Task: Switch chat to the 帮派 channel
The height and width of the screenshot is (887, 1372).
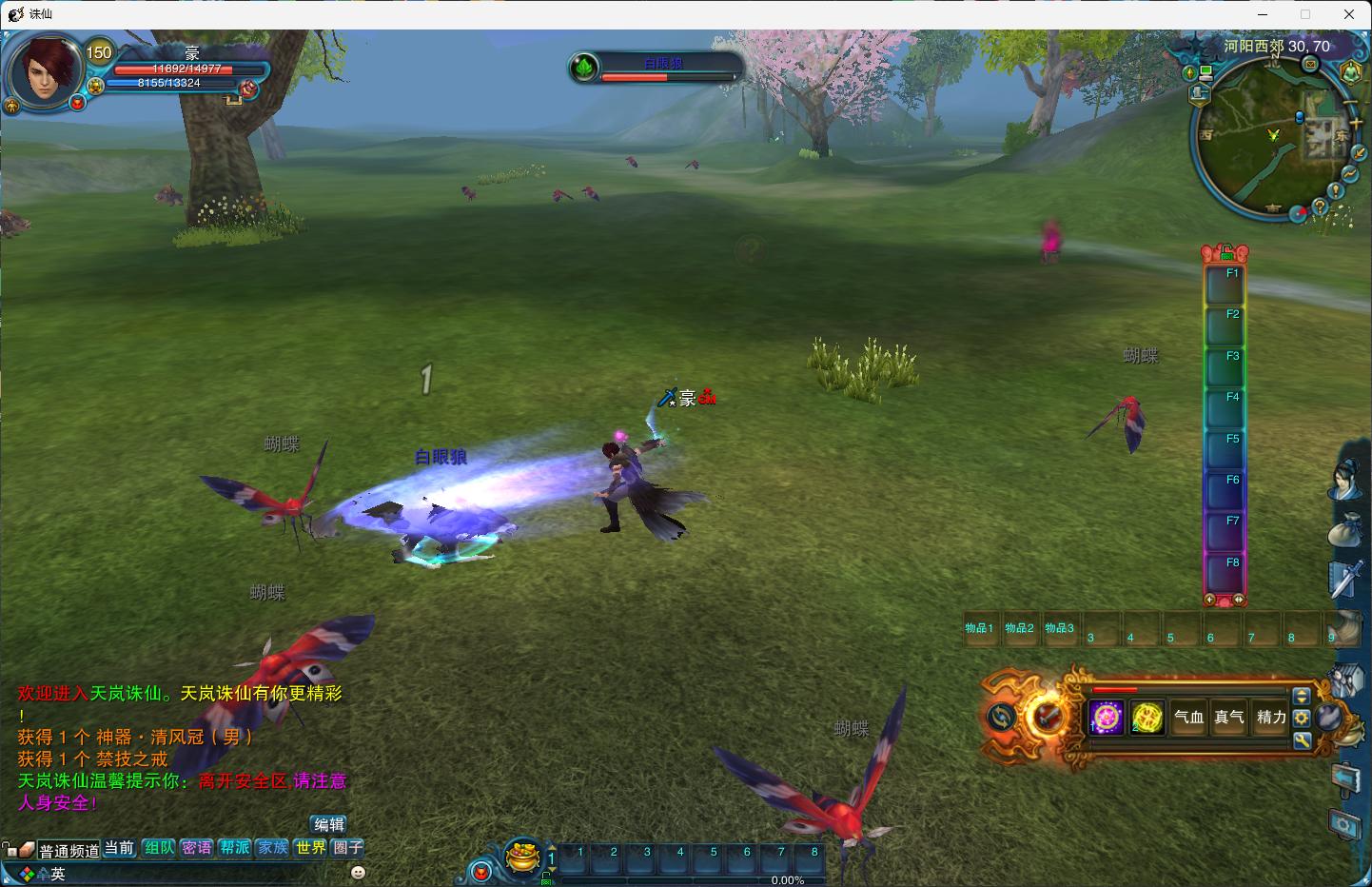Action: [234, 847]
